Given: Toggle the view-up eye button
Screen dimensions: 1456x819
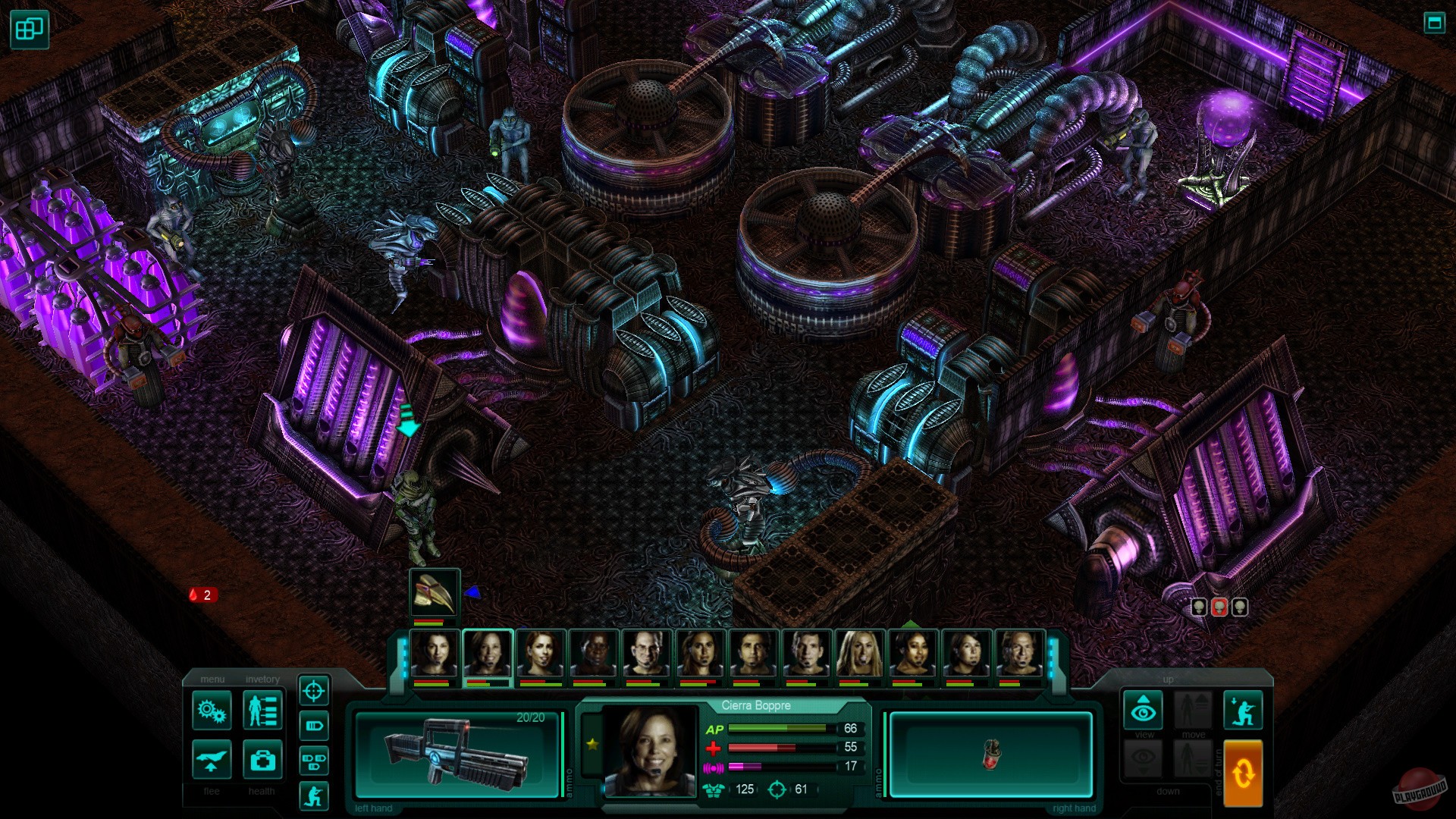Looking at the screenshot, I should (x=1143, y=710).
